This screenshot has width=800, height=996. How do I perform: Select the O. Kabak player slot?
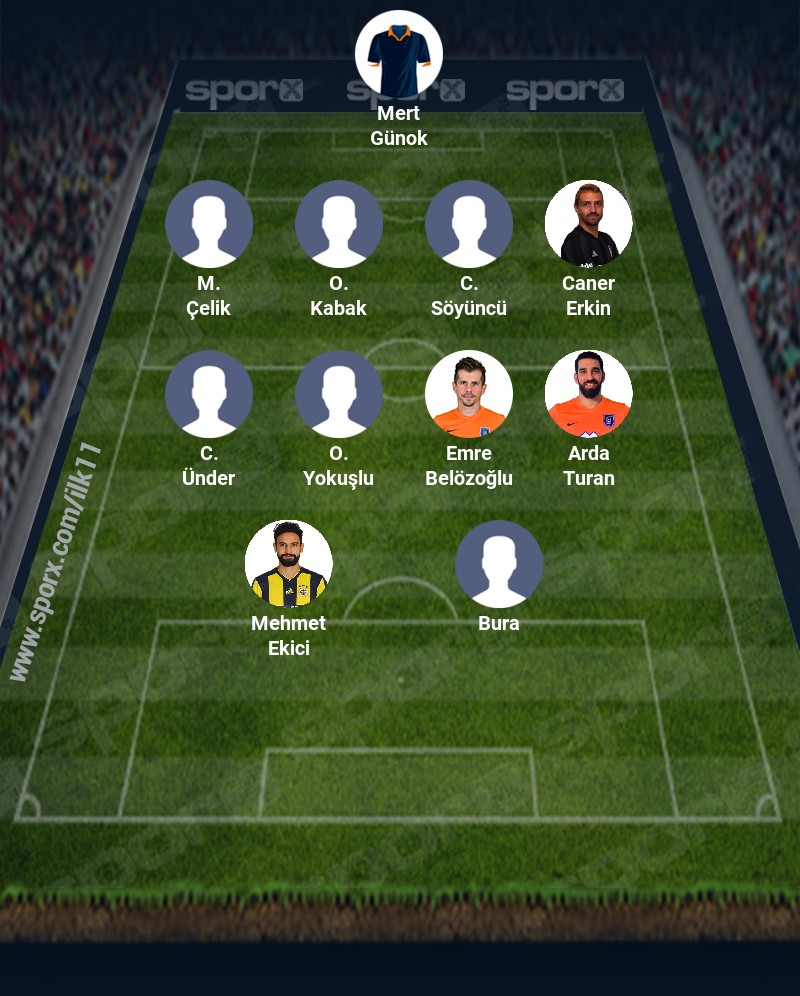(339, 224)
